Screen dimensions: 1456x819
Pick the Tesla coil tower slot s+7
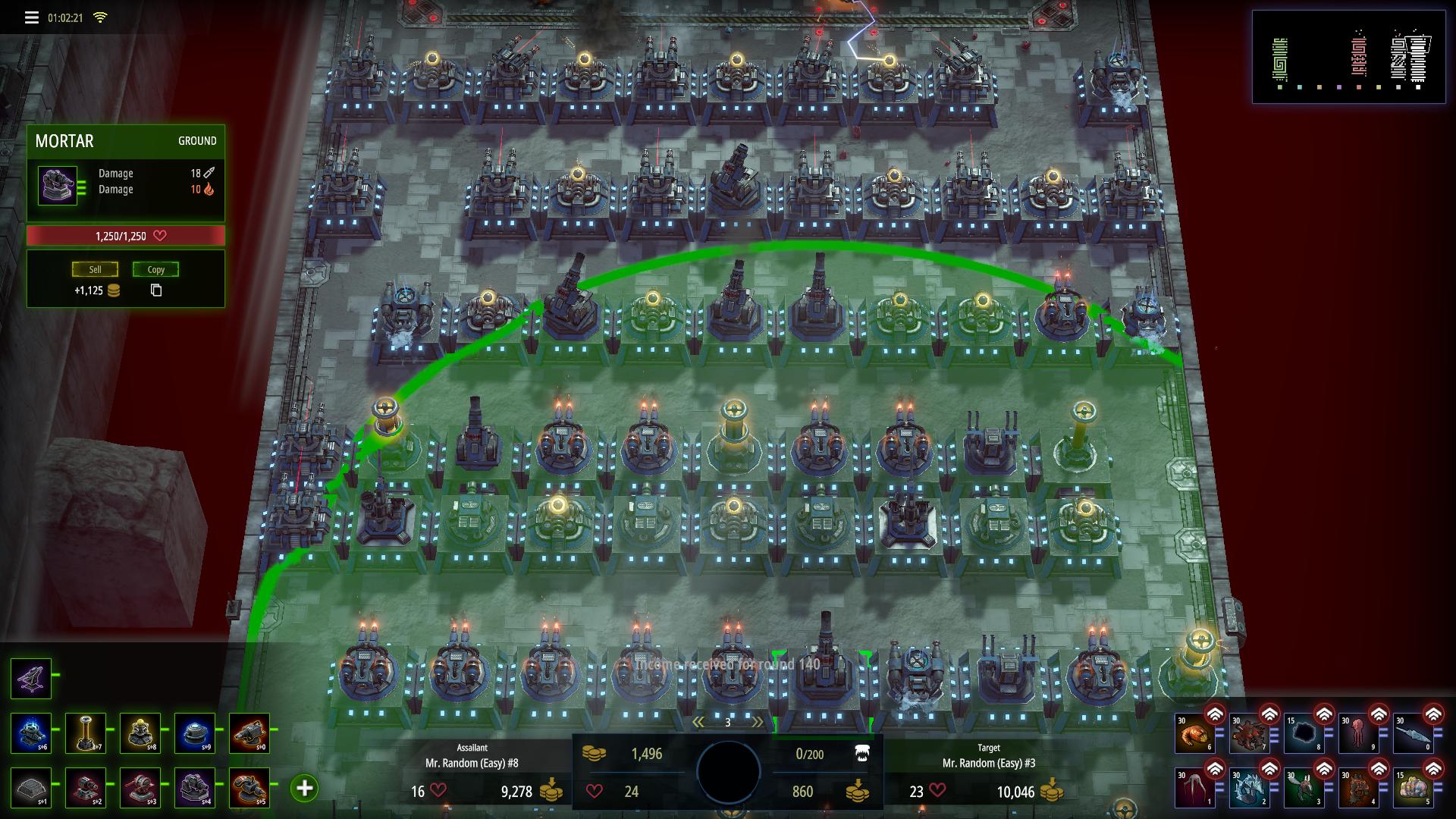coord(86,732)
